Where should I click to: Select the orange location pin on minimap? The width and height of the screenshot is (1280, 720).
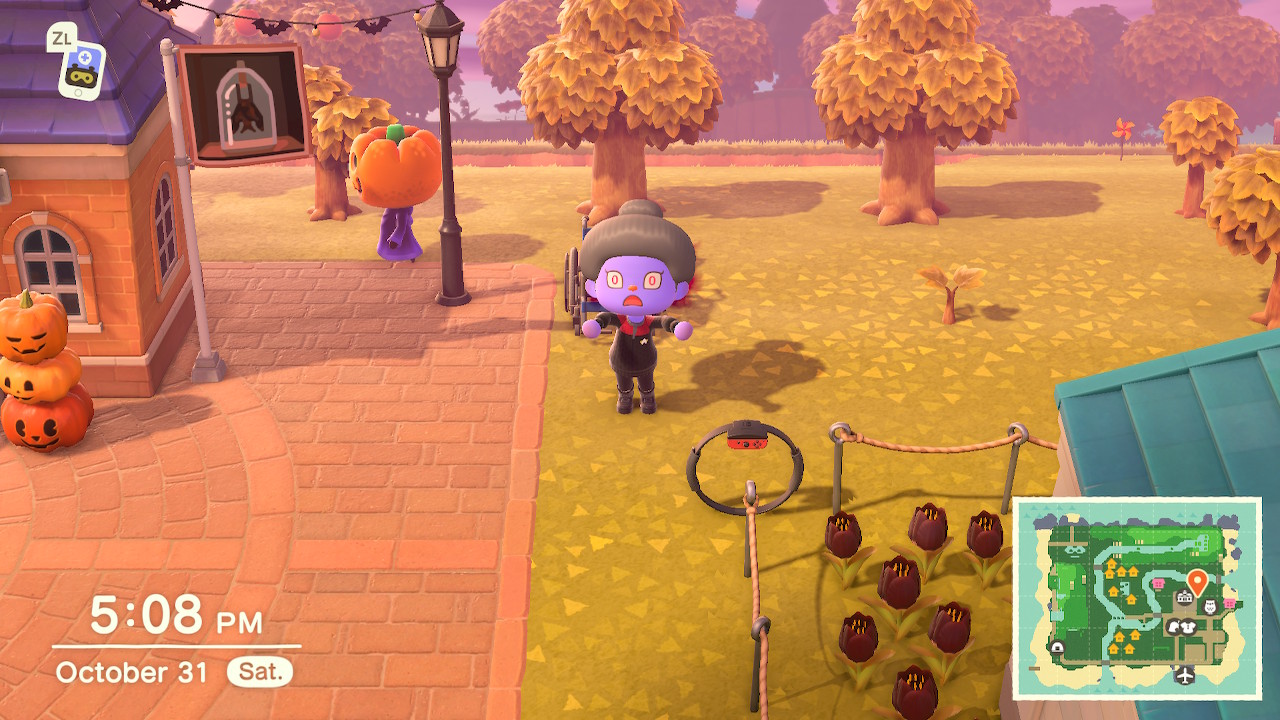click(1197, 581)
